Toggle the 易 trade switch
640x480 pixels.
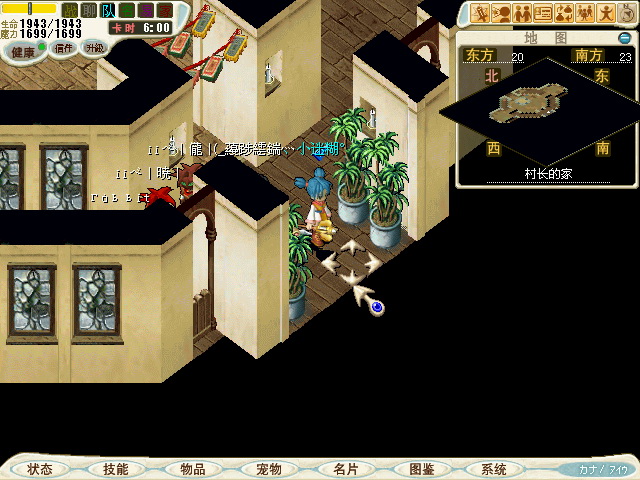point(146,9)
